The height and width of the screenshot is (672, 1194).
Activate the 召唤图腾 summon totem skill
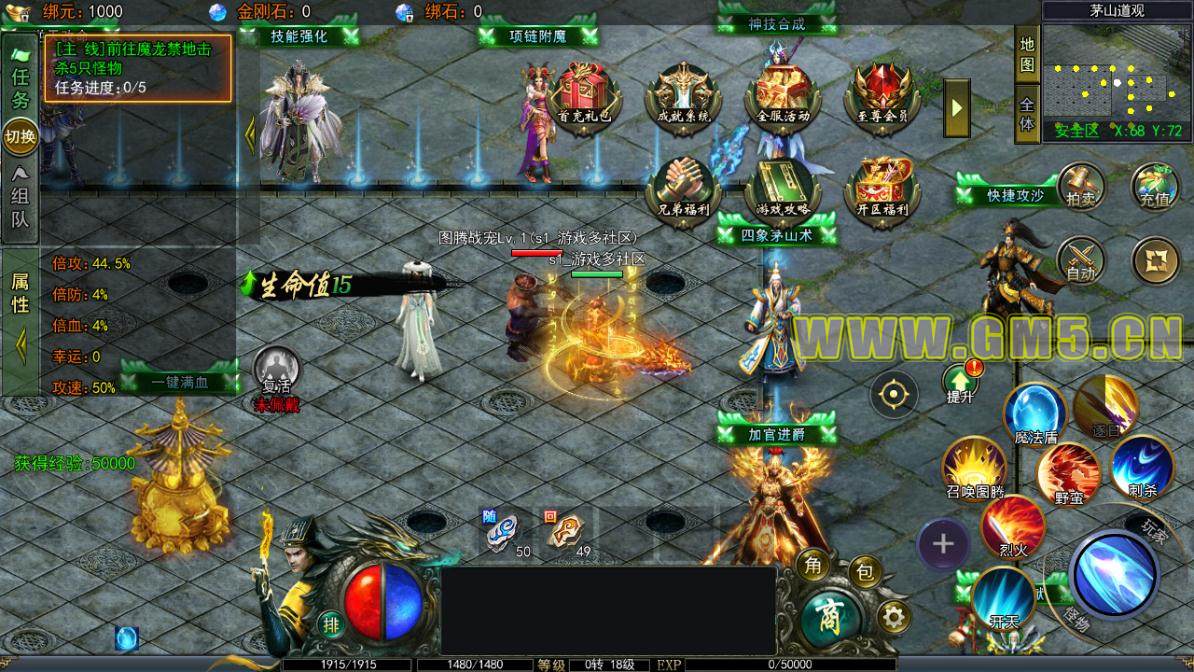[x=974, y=466]
